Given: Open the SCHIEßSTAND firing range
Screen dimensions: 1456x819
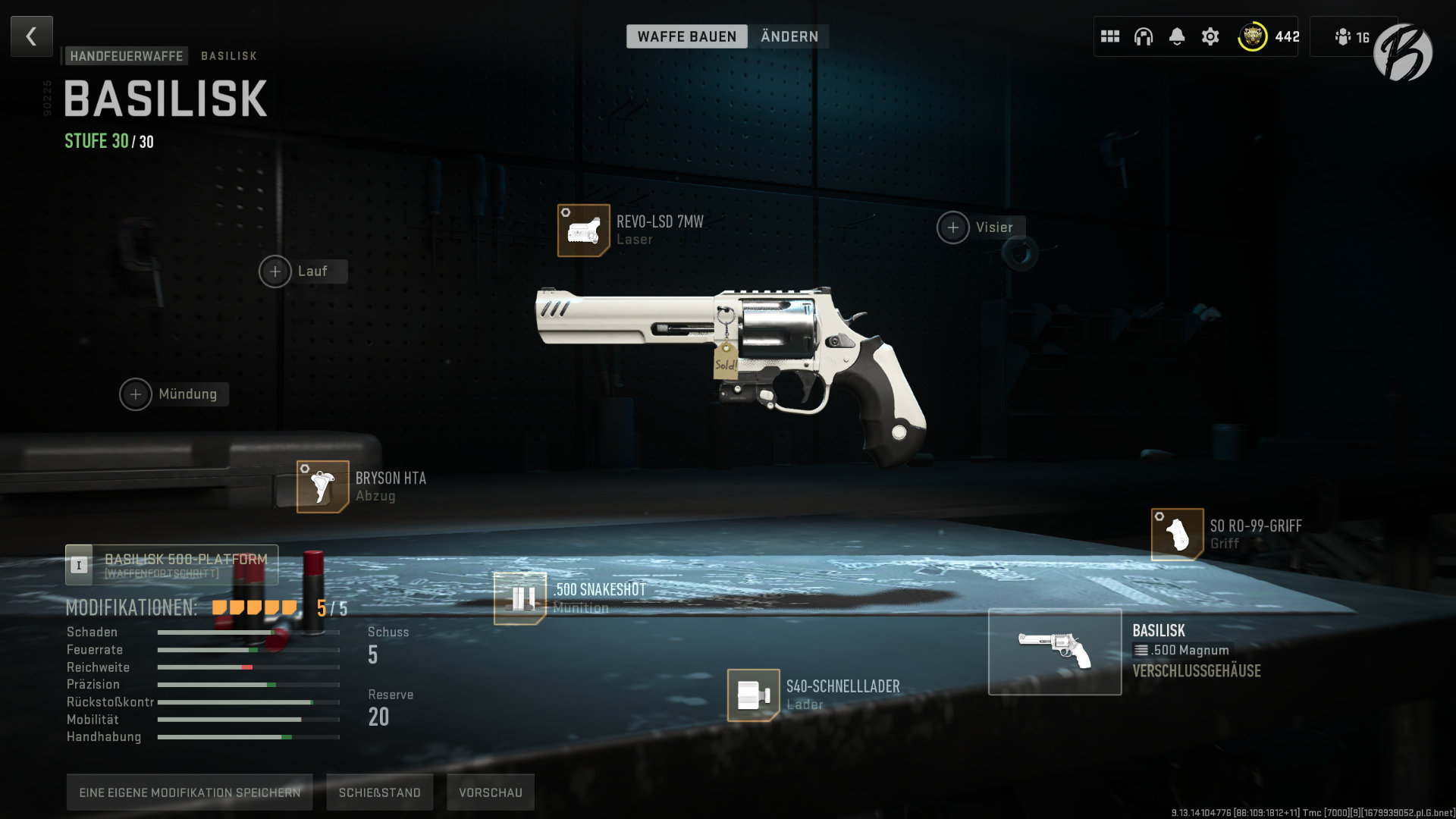Looking at the screenshot, I should point(379,792).
